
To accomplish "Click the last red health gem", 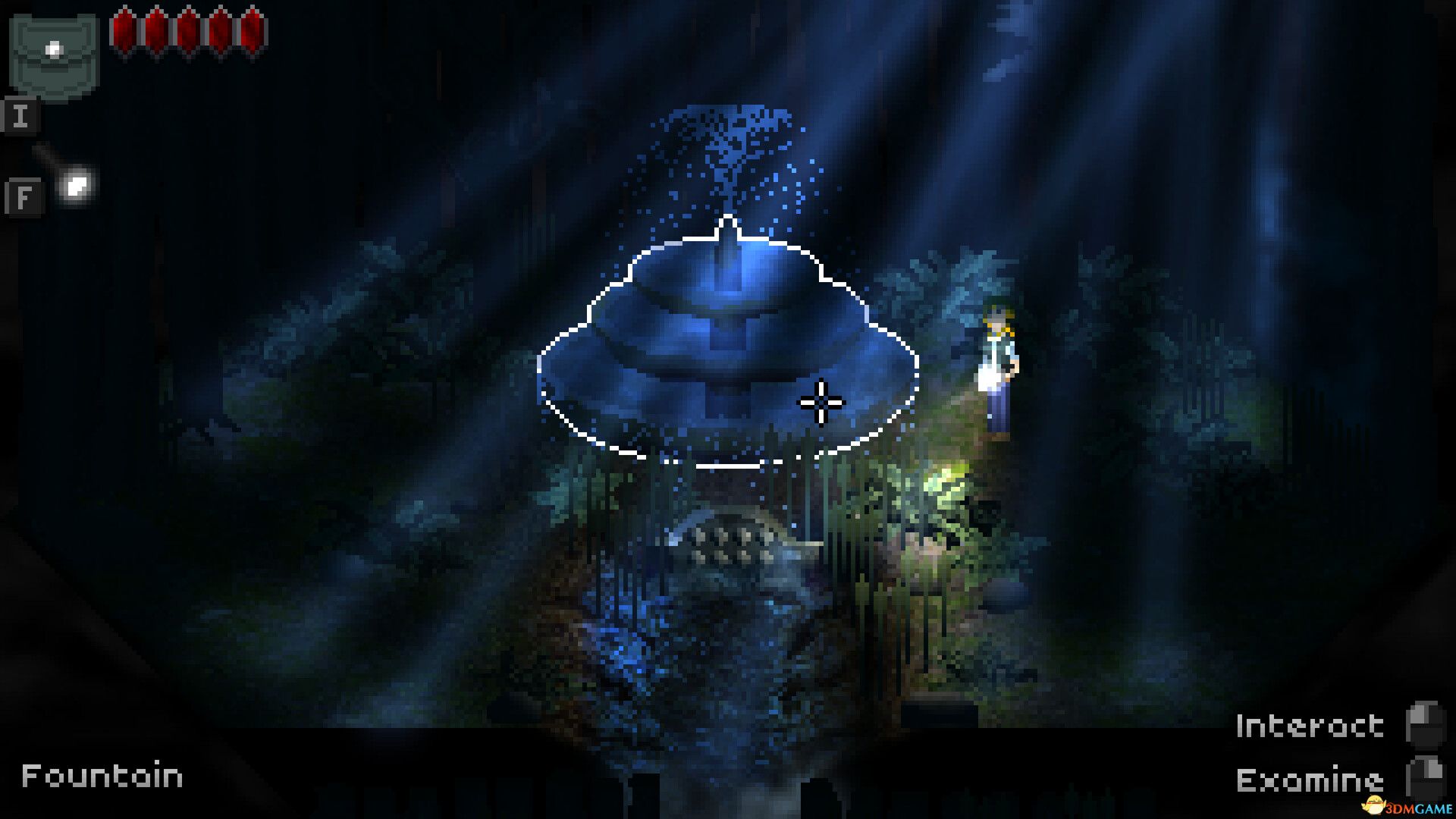I will (x=250, y=30).
